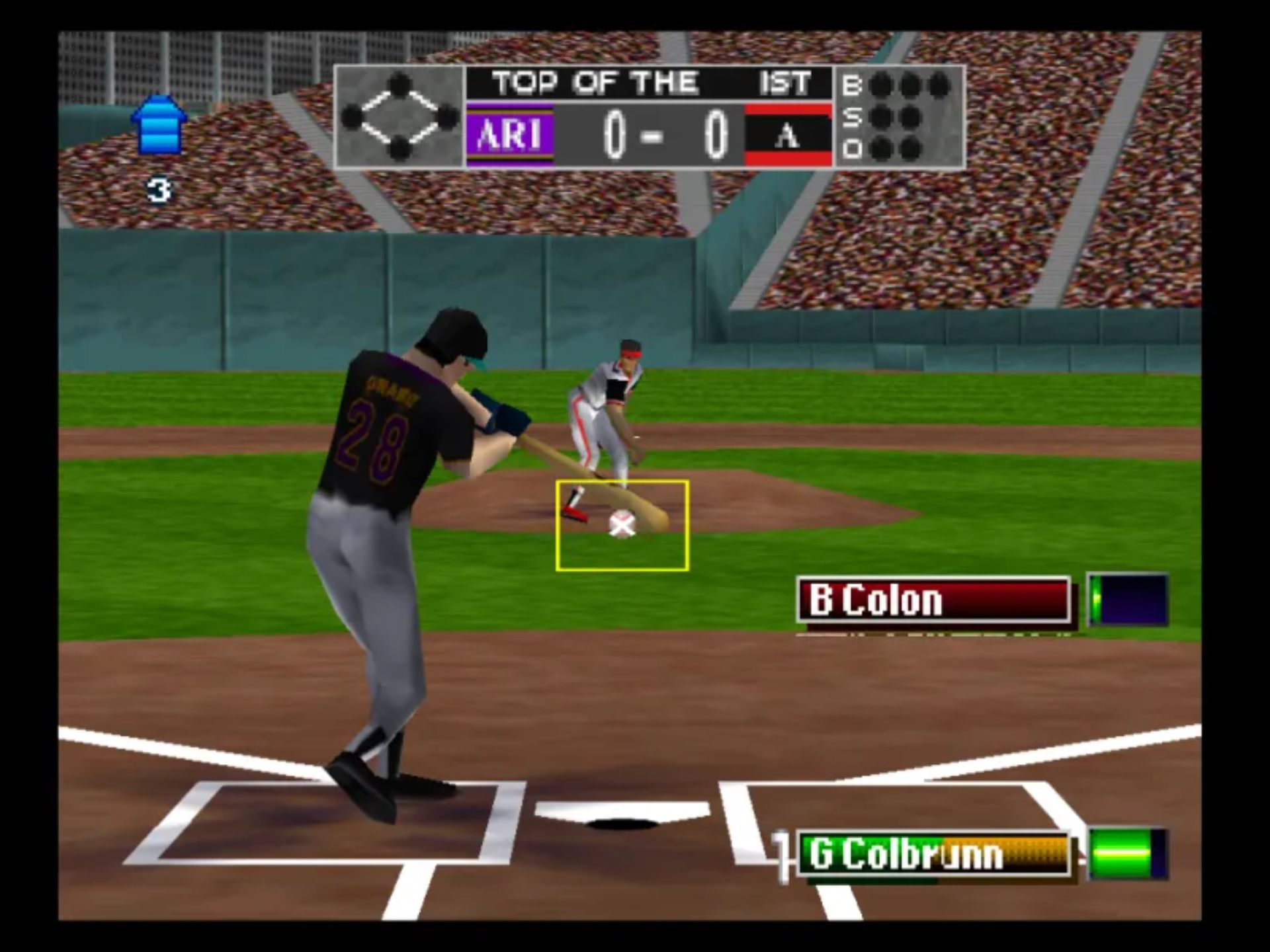Click the red-striped A team badge
Viewport: 1270px width, 952px height.
point(788,136)
